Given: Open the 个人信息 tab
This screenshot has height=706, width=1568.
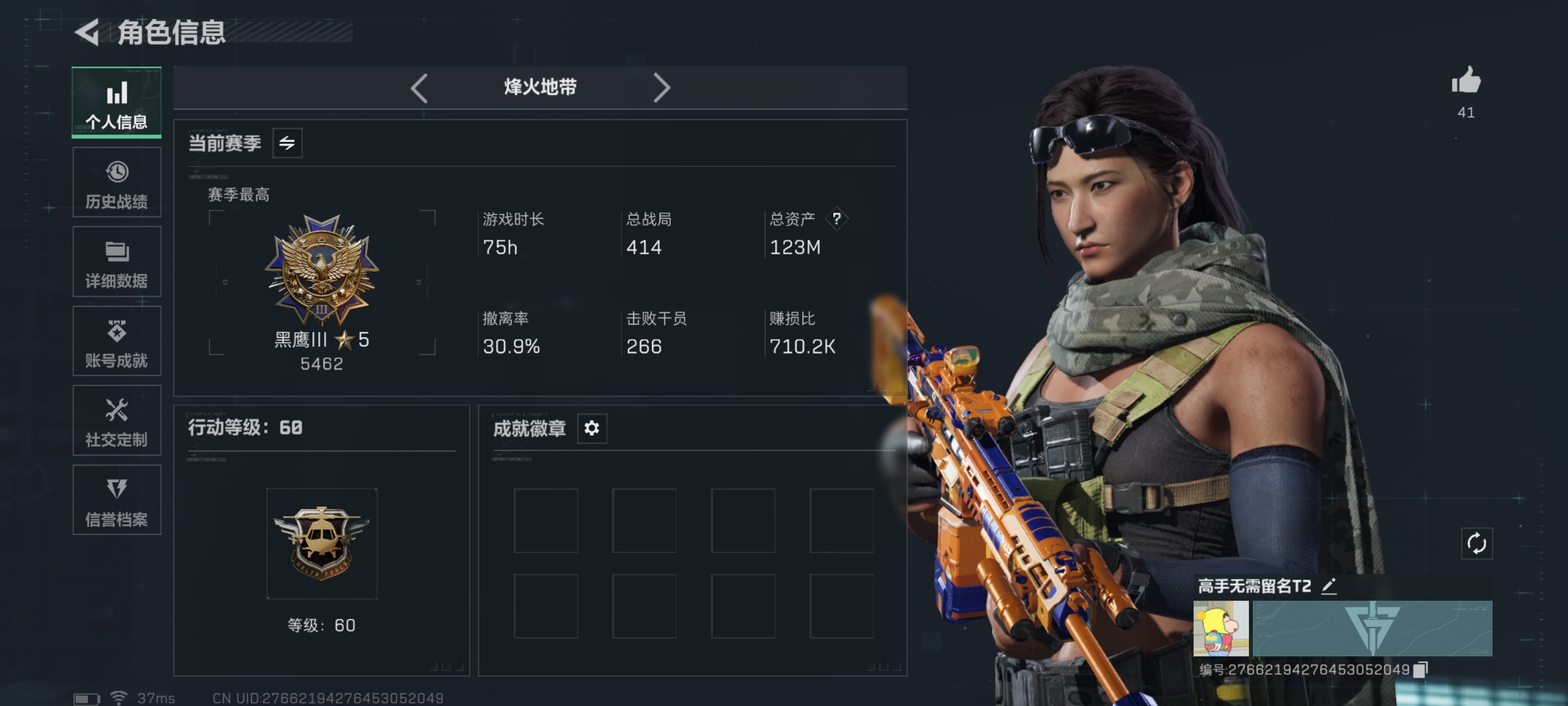Looking at the screenshot, I should (116, 103).
